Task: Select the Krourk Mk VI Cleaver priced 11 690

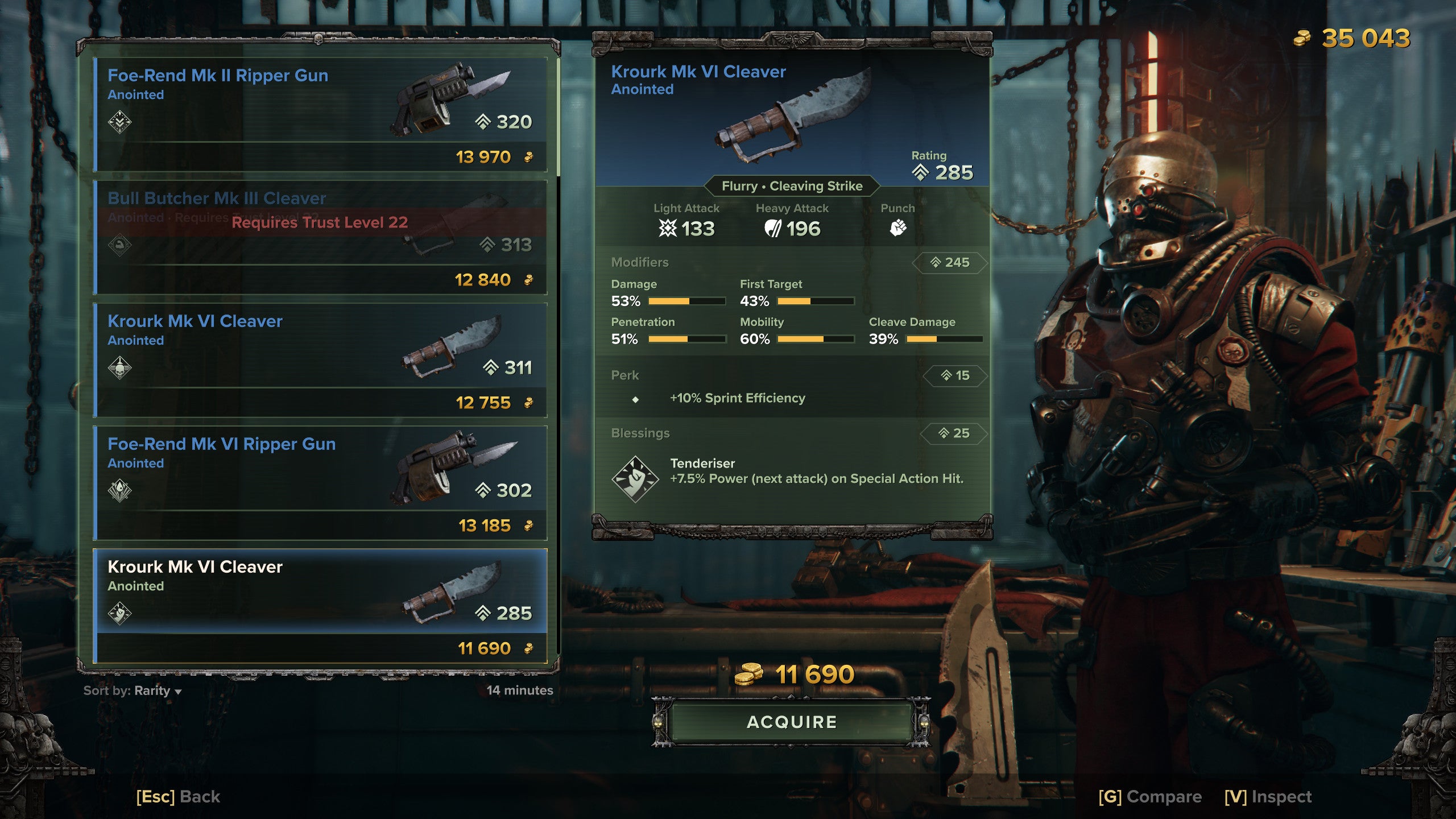Action: point(320,606)
